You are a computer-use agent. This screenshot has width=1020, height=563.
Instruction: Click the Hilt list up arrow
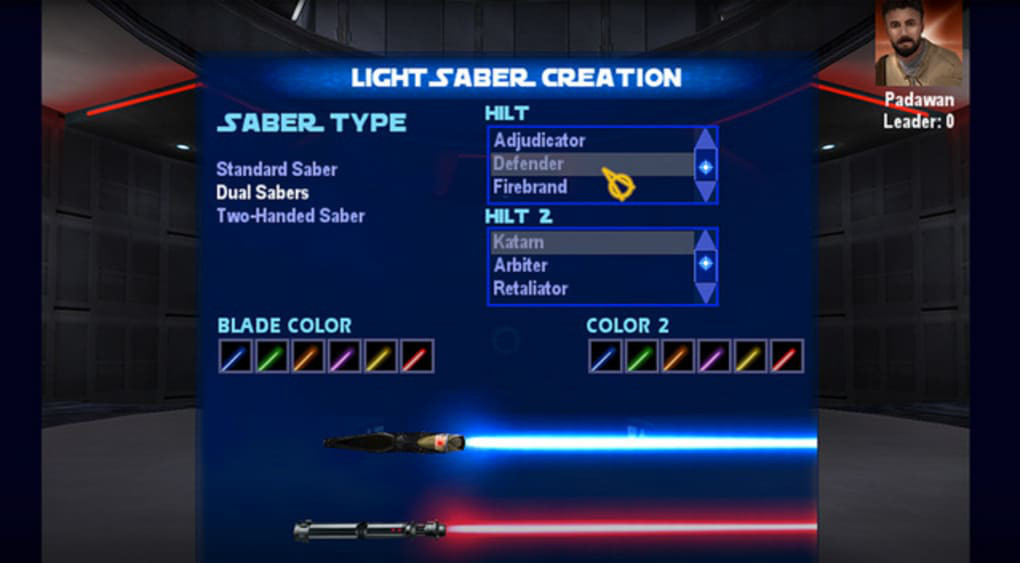pyautogui.click(x=706, y=139)
